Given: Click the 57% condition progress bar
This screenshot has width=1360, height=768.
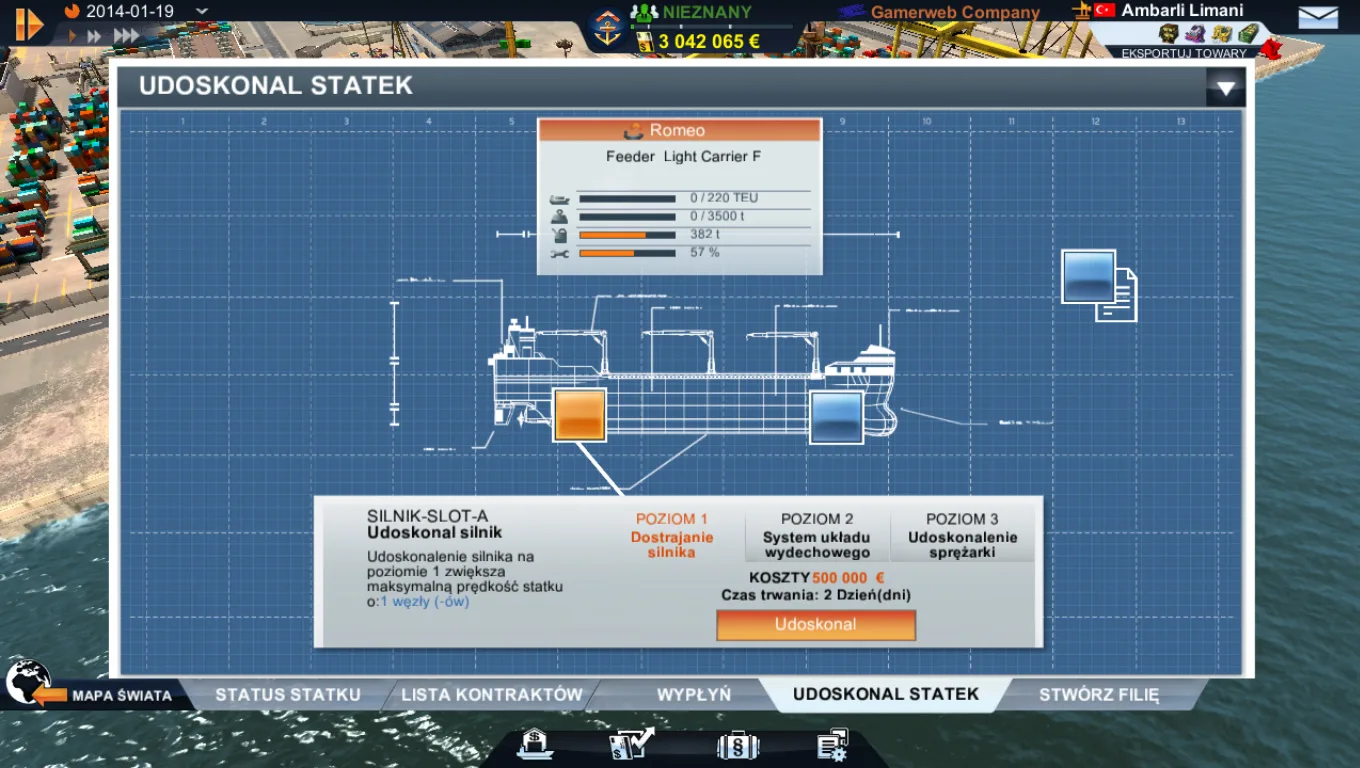Looking at the screenshot, I should point(630,252).
